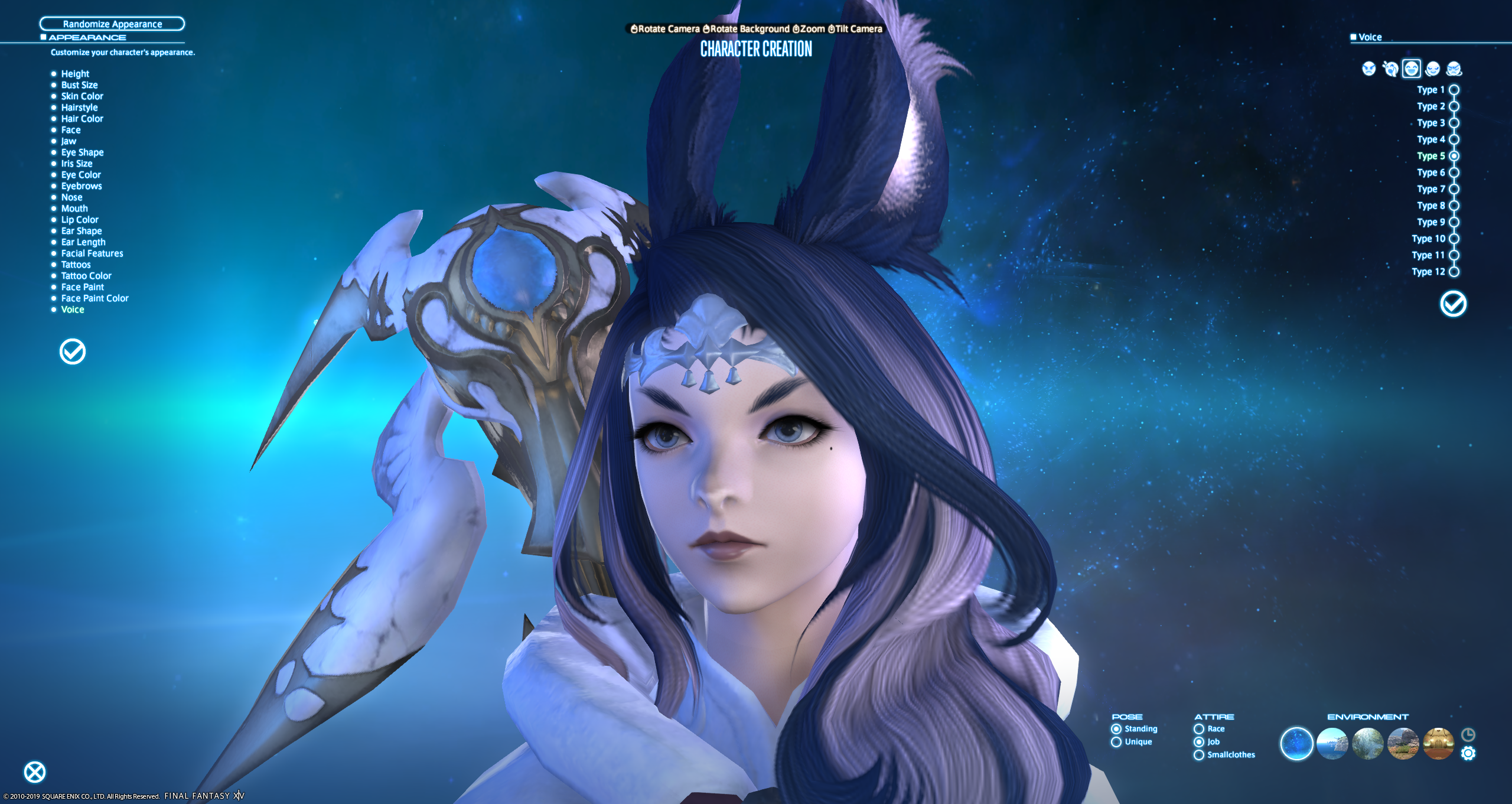The width and height of the screenshot is (1512, 804).
Task: Select Eye Color in the appearance list
Action: coord(81,175)
